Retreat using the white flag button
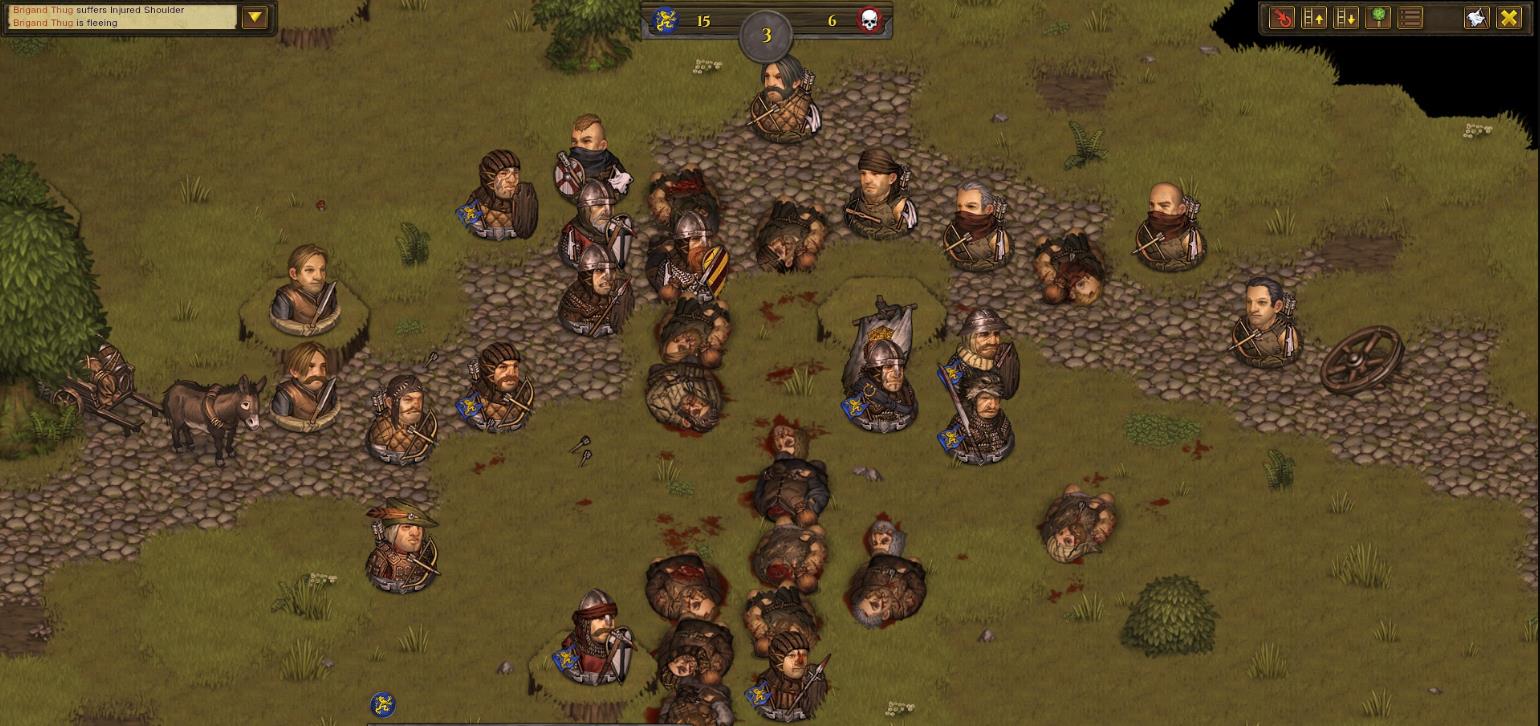 pos(1476,18)
